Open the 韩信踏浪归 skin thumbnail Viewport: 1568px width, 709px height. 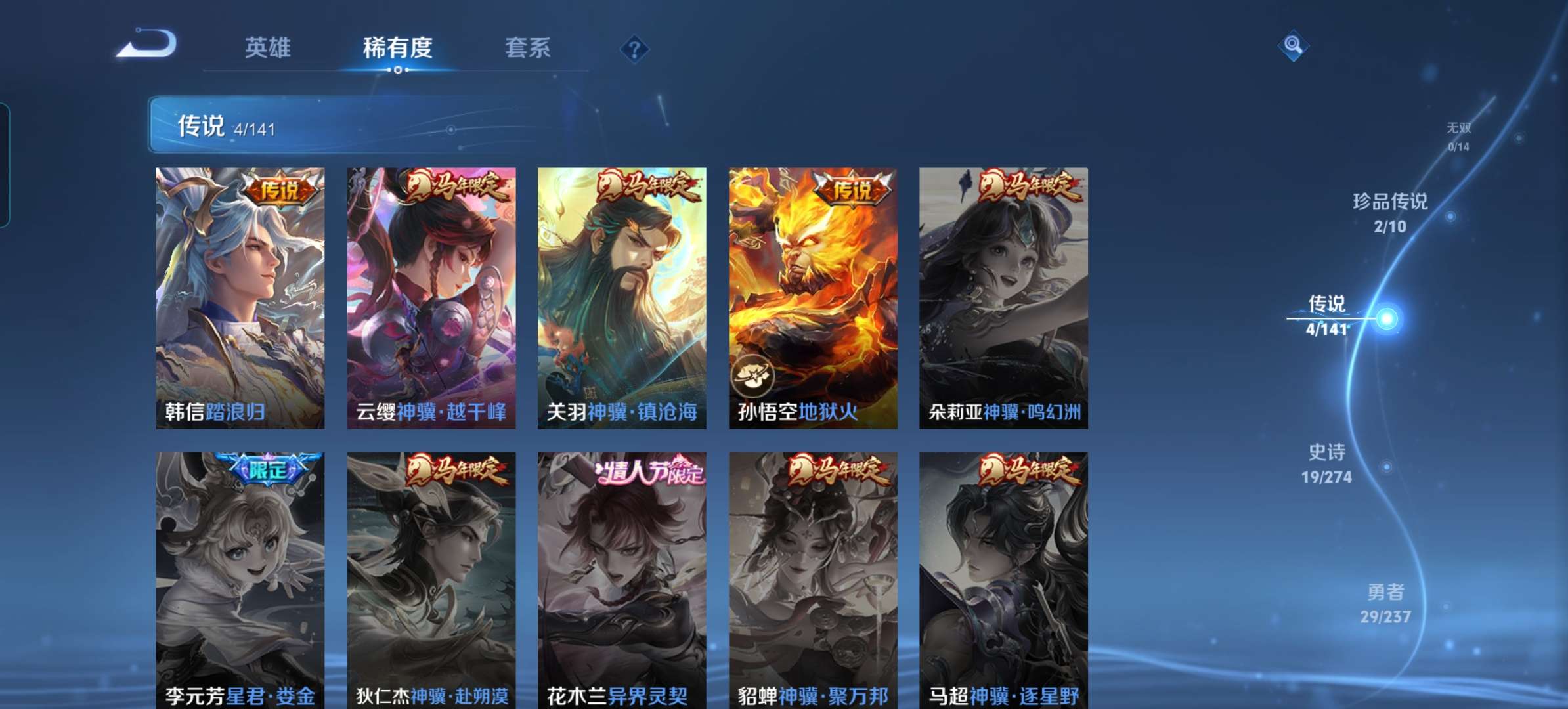[x=239, y=295]
